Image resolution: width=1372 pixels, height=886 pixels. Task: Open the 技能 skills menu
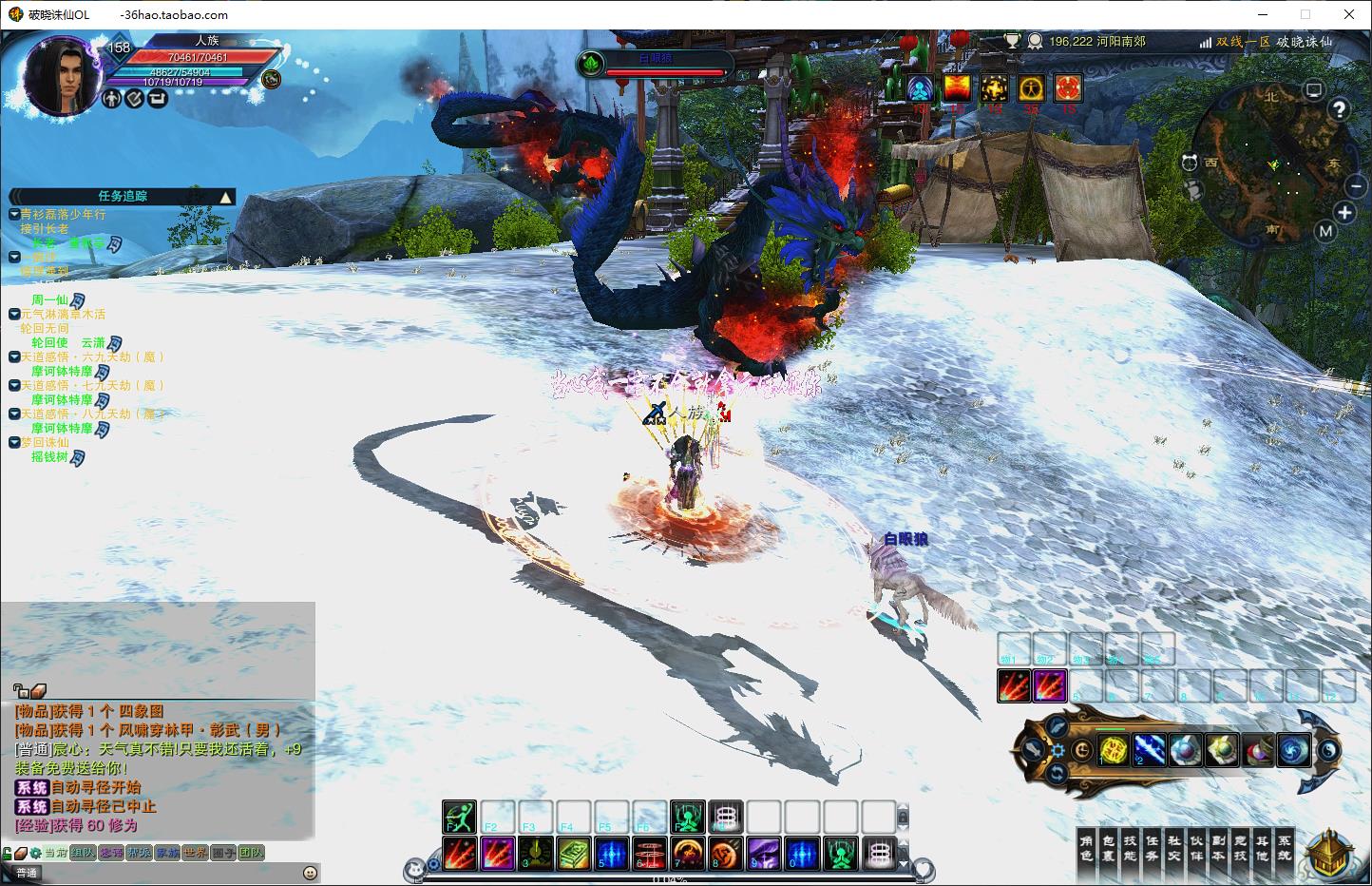click(1130, 848)
